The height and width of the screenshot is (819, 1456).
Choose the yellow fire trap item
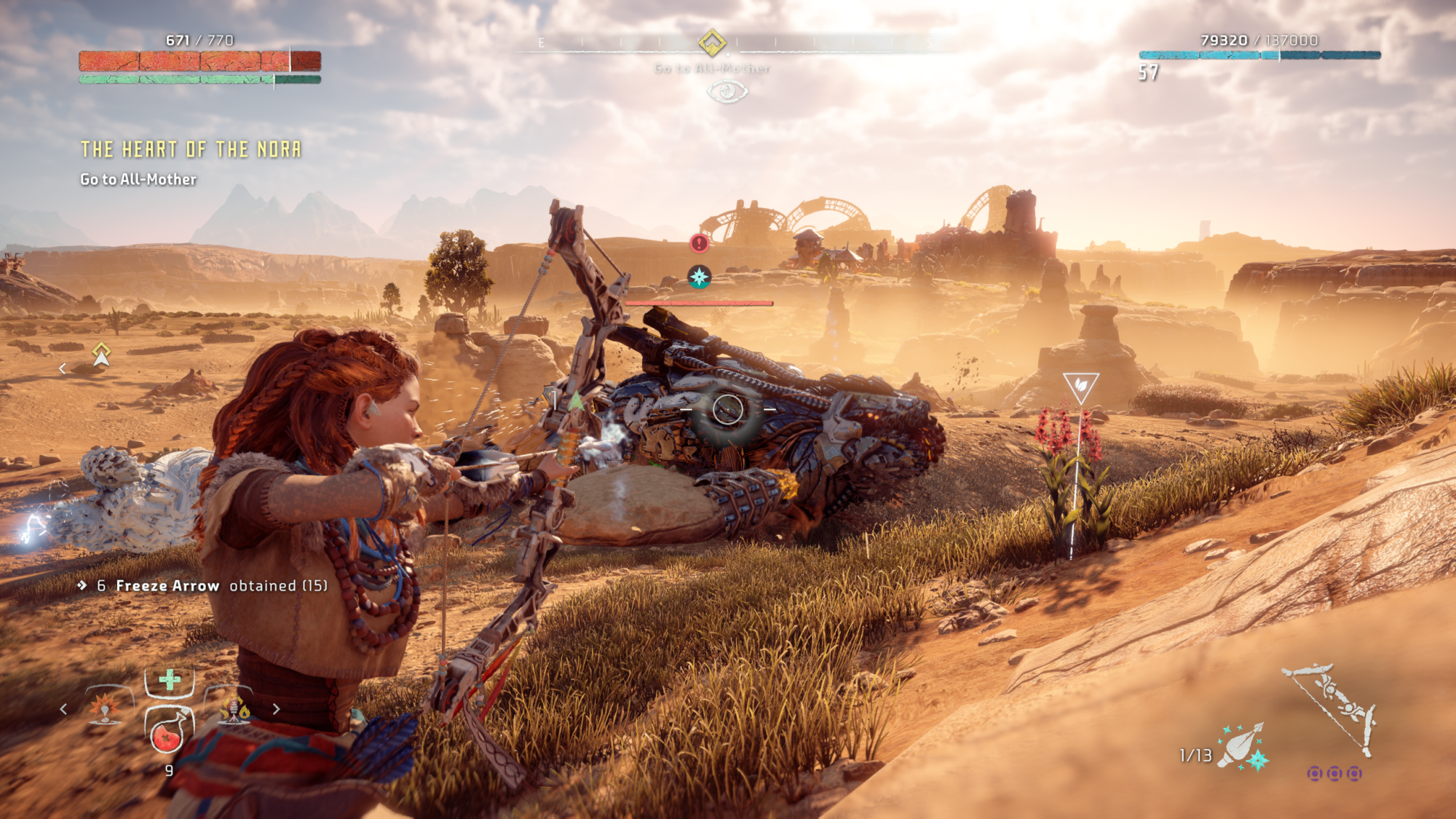pos(234,708)
